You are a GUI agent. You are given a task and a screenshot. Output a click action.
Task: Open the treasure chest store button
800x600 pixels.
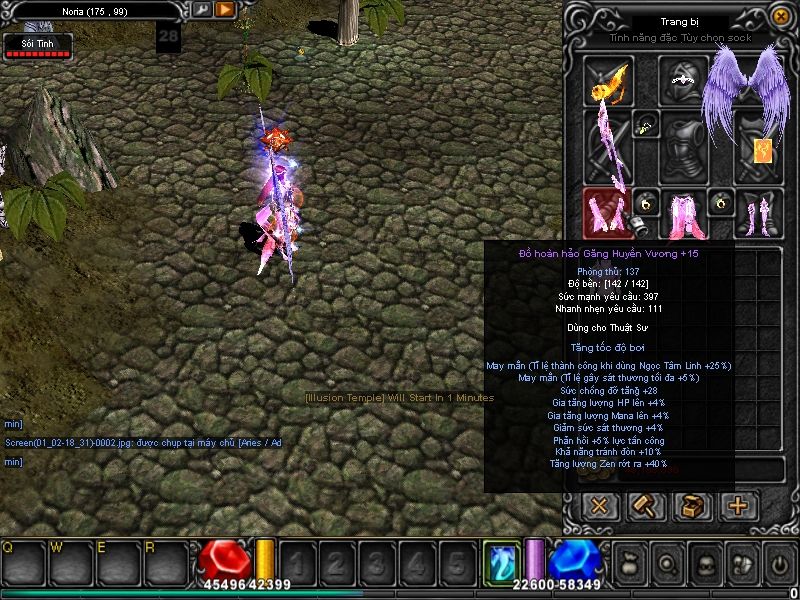click(692, 505)
